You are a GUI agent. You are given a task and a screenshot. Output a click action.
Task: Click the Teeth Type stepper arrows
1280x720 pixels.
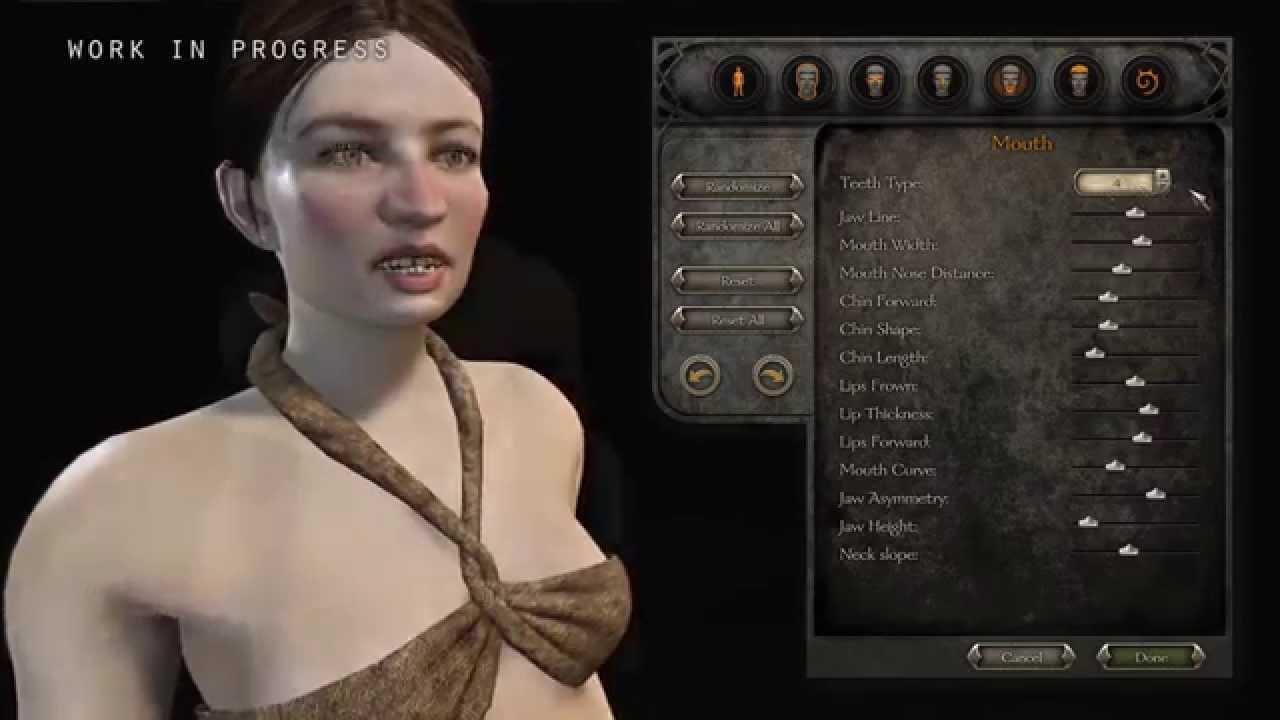click(x=1162, y=181)
